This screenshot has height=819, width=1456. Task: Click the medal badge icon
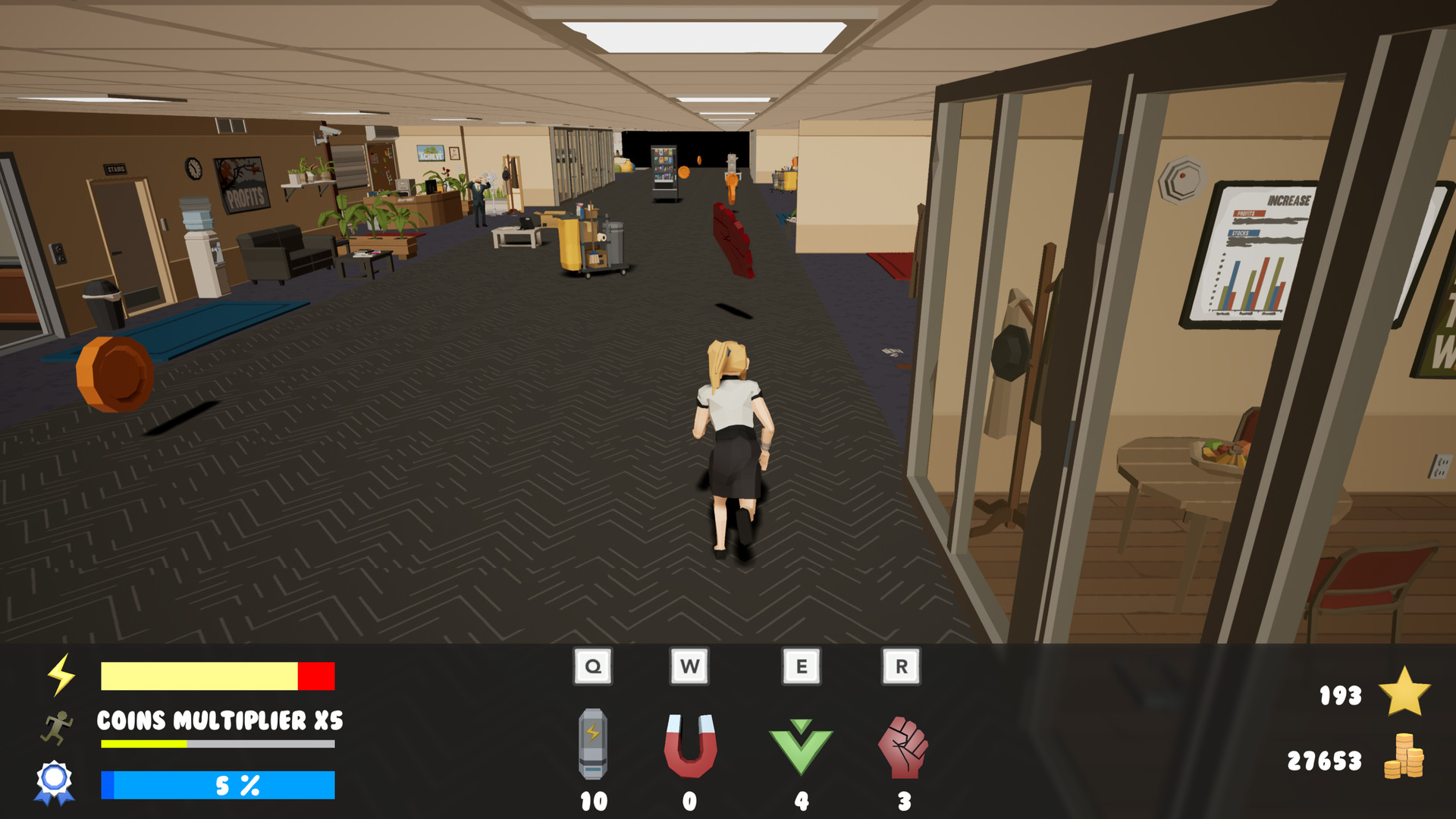point(54,781)
